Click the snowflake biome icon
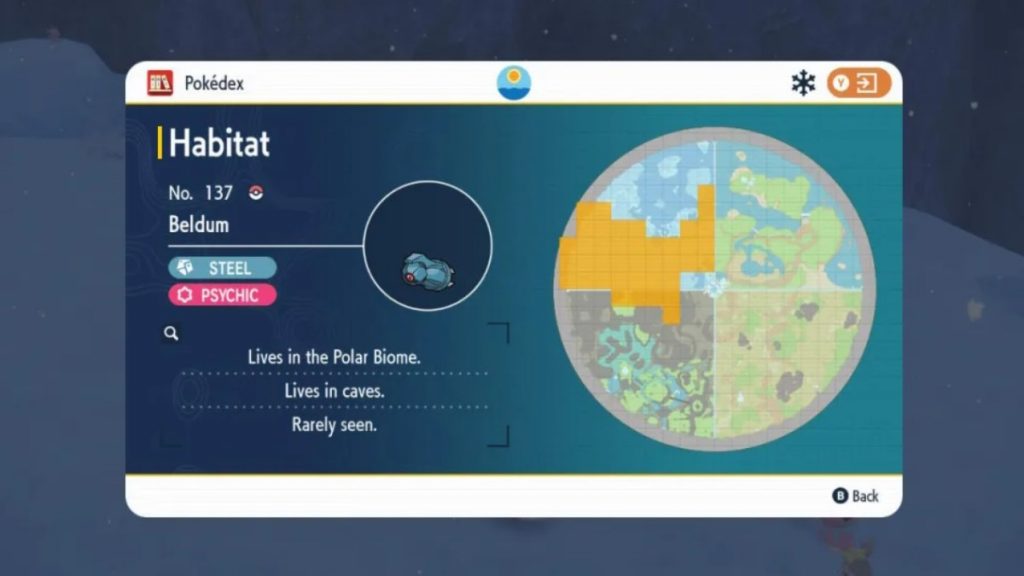This screenshot has height=576, width=1024. coord(803,83)
